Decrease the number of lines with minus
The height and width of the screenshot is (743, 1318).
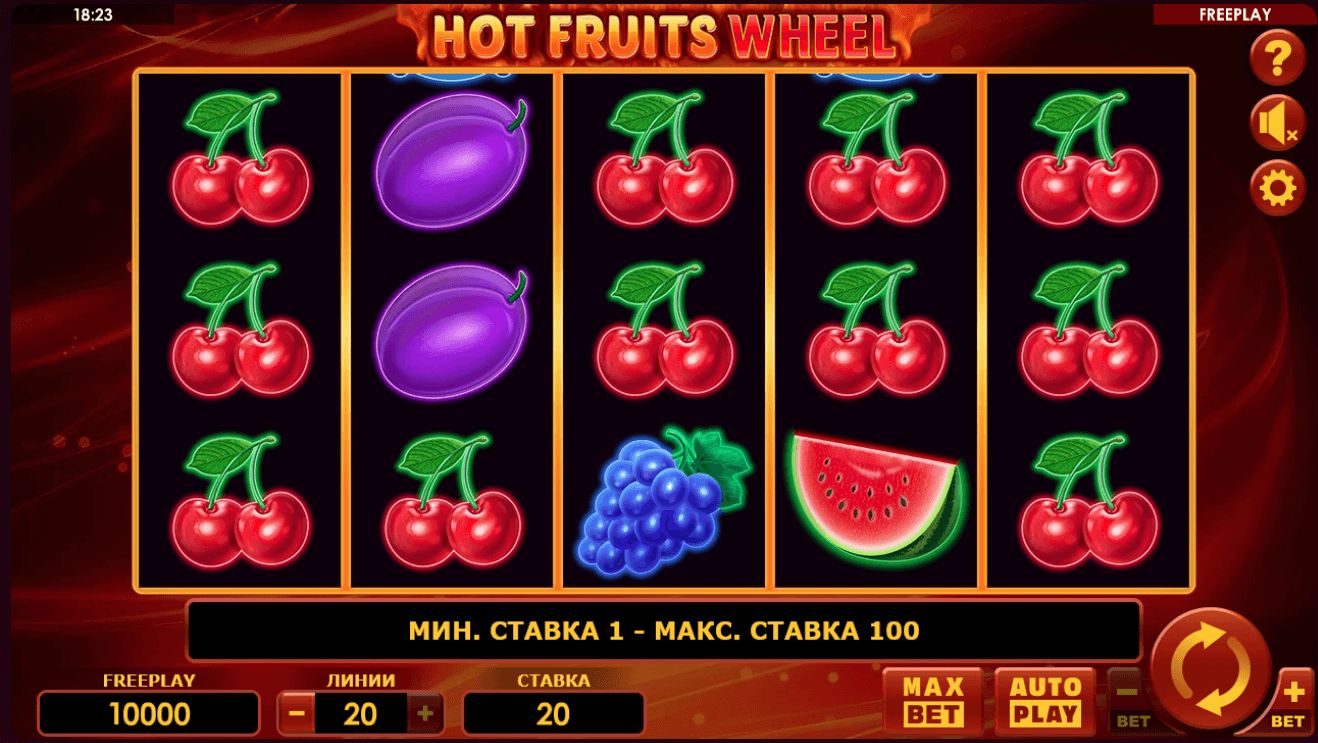tap(296, 713)
